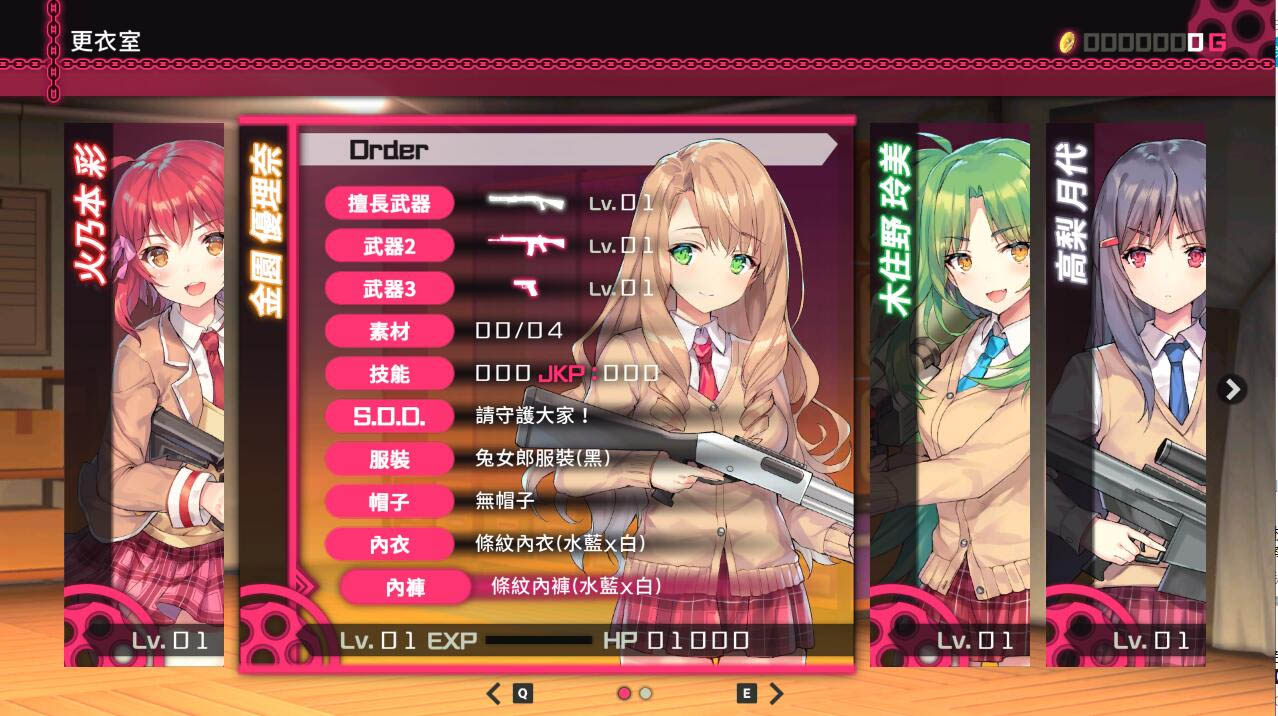1278x716 pixels.
Task: Choose the 木住野 玲美 character card
Action: 949,394
